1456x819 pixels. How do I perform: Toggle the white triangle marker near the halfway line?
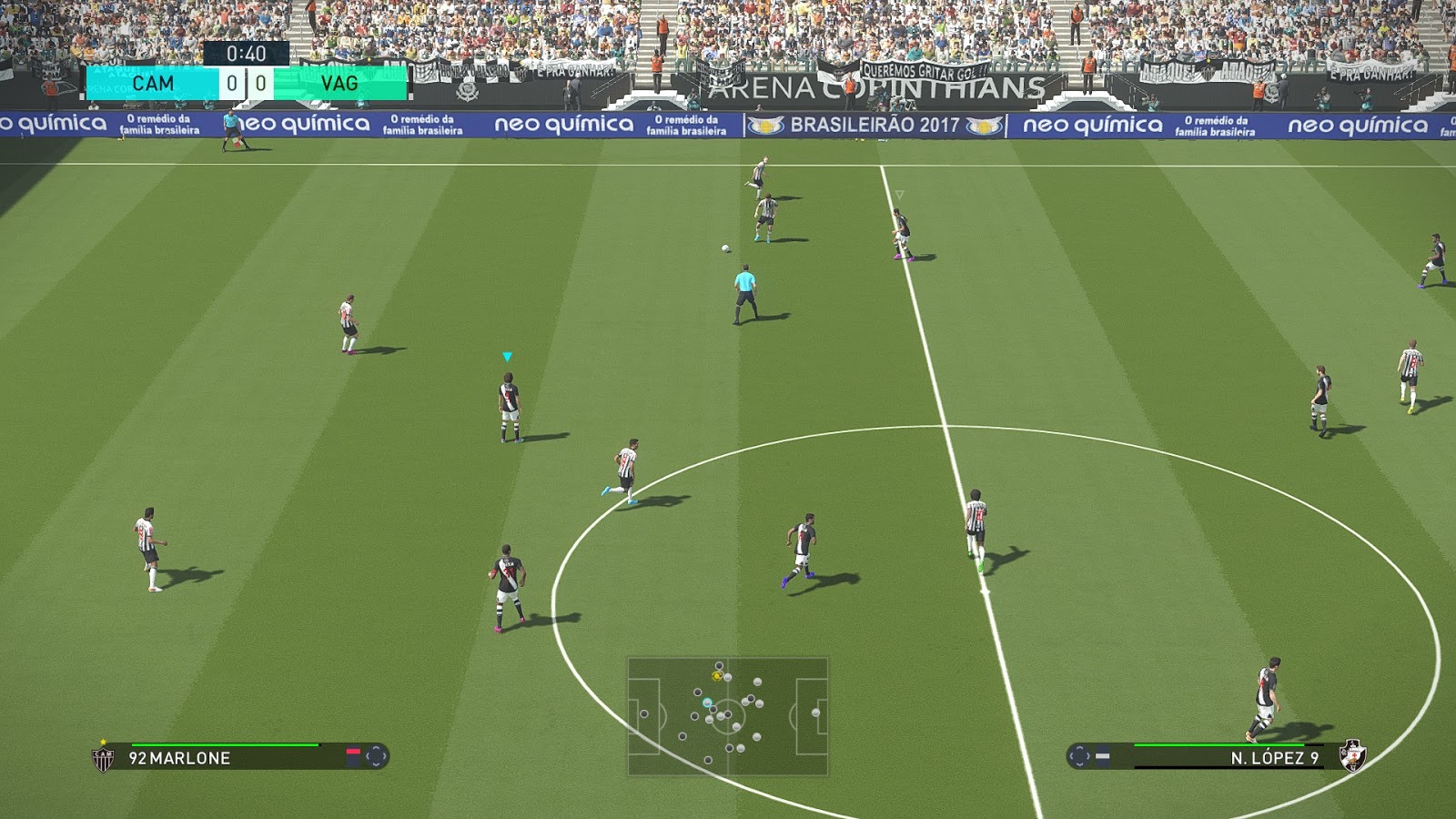pos(901,193)
